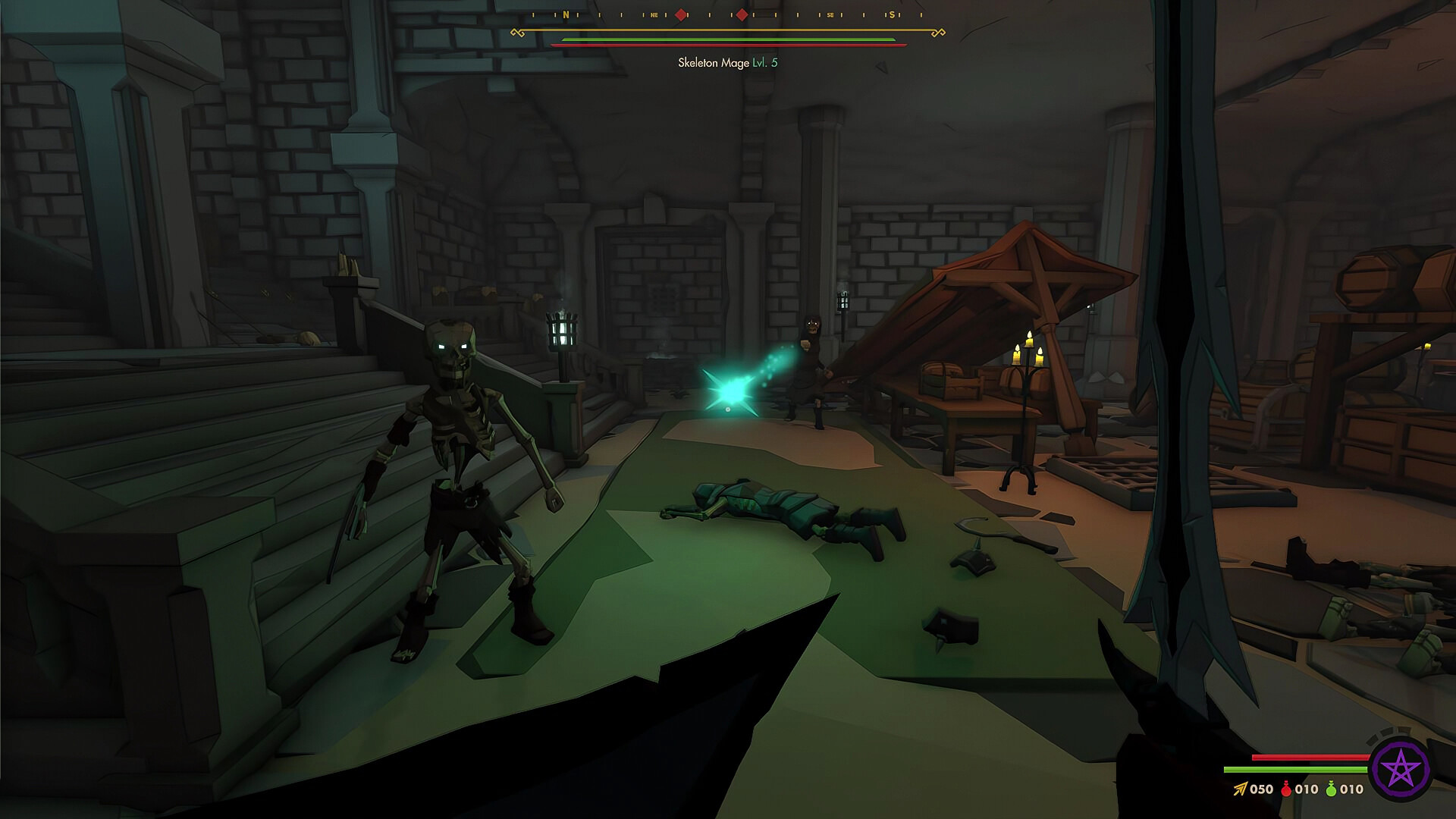1456x819 pixels.
Task: Click the red health potion icon
Action: (1285, 789)
